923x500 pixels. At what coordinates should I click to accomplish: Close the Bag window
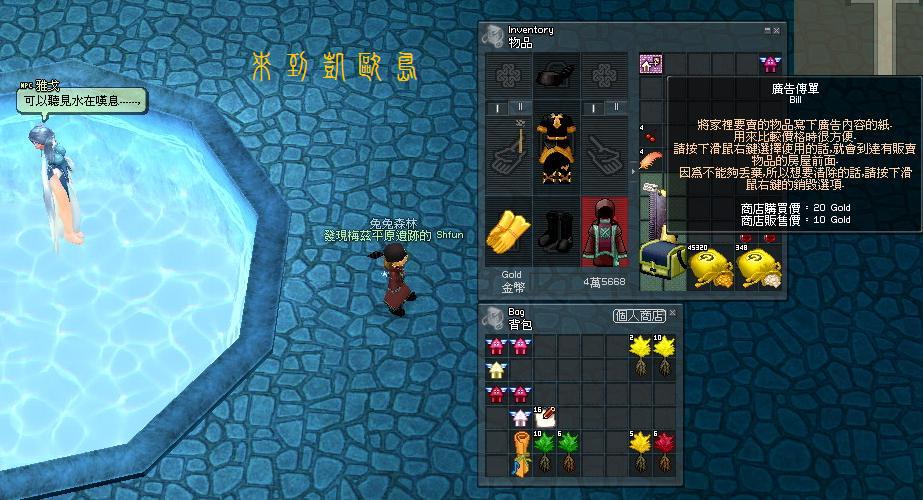click(x=673, y=312)
